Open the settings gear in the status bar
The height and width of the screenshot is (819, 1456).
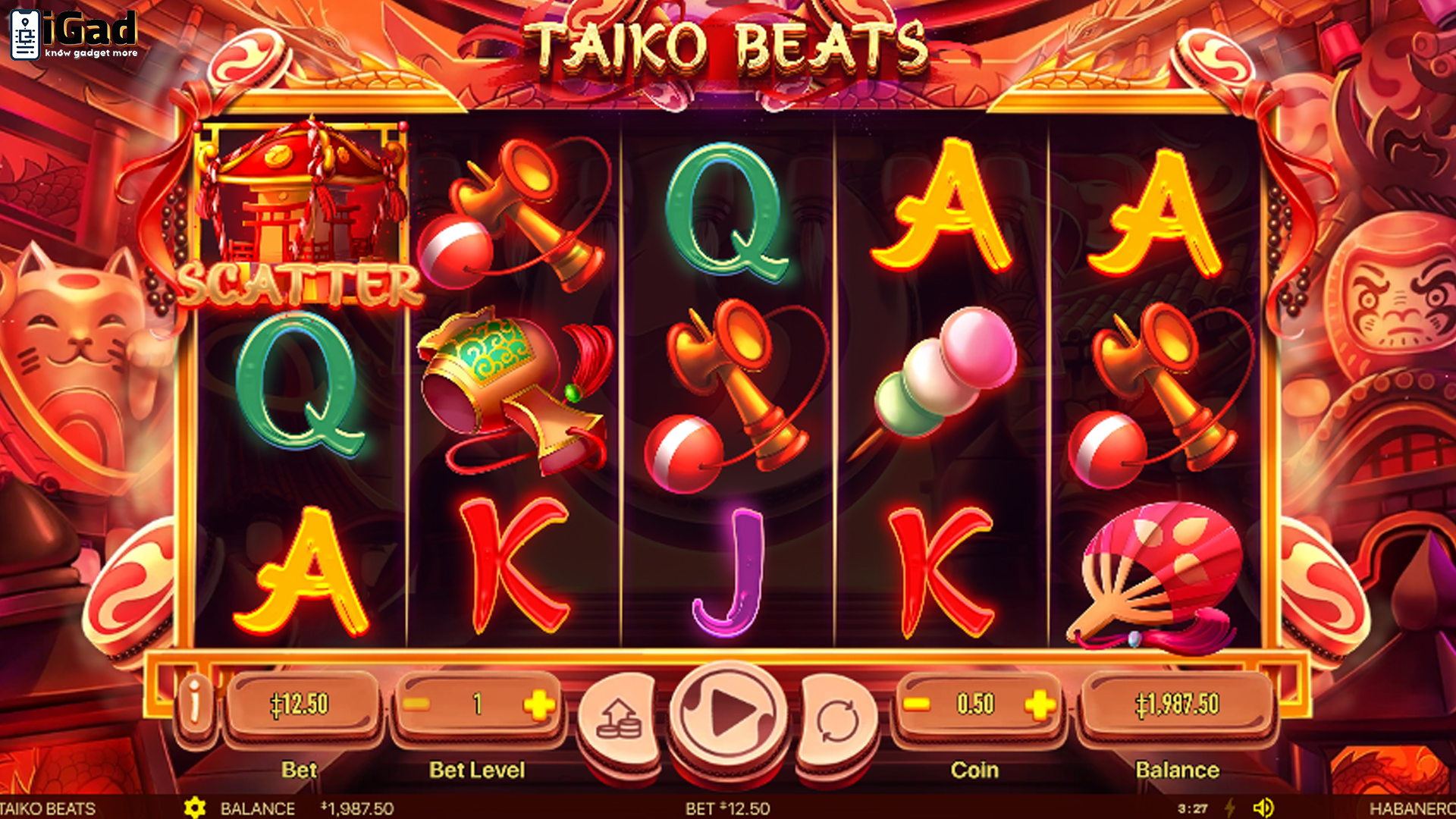[196, 808]
